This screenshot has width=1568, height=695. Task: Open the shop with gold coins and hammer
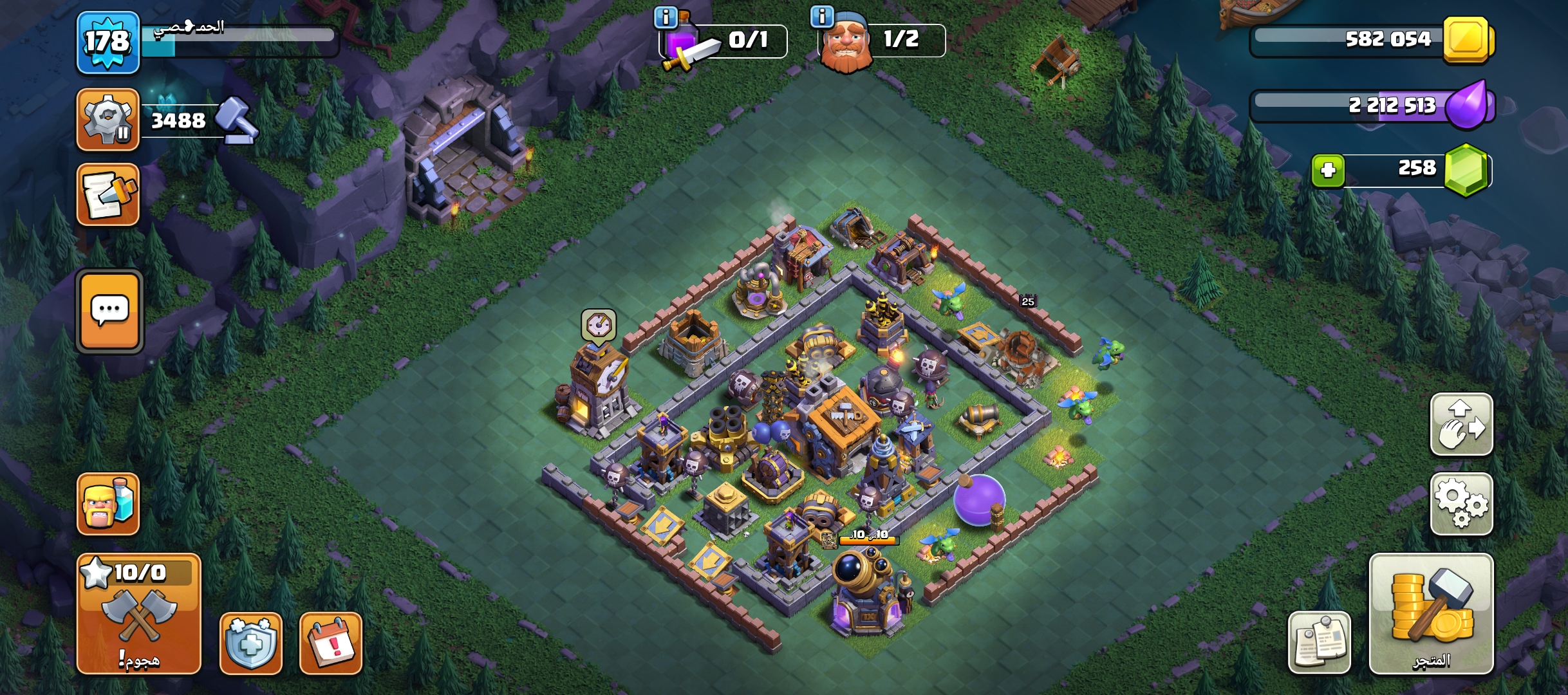(1431, 614)
